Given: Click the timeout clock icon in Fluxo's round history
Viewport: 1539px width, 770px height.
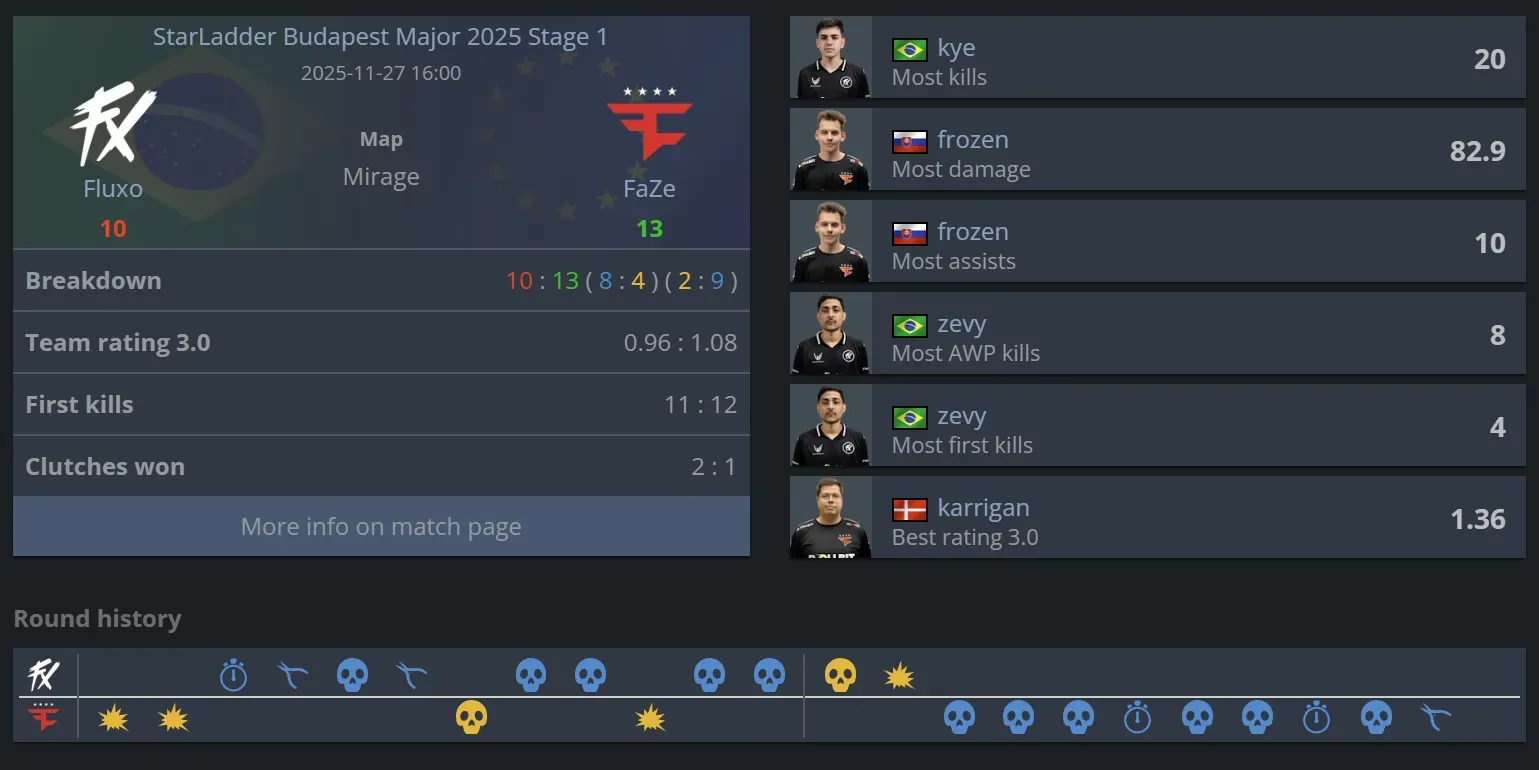Looking at the screenshot, I should 233,675.
